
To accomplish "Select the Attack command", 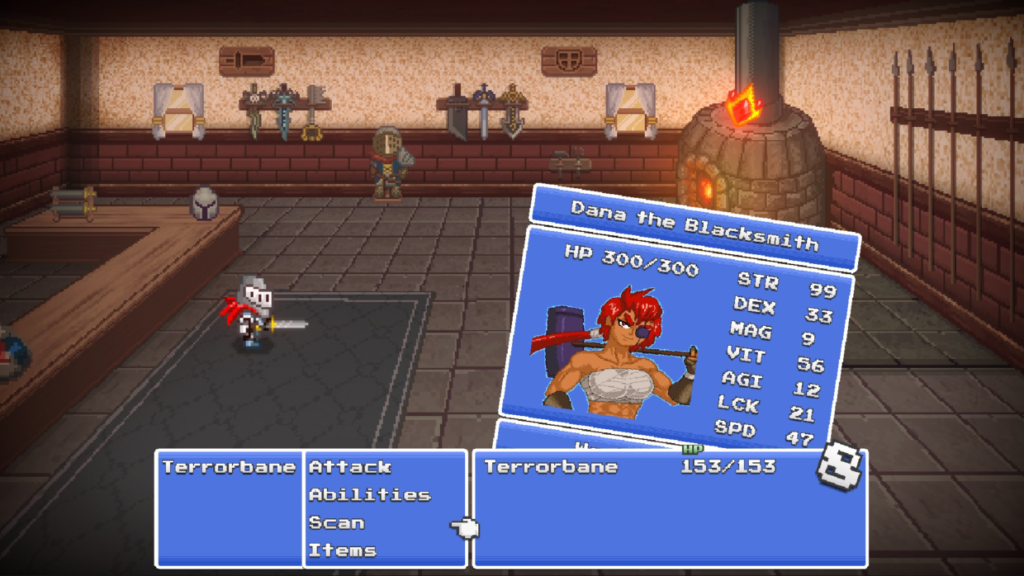I will click(350, 467).
